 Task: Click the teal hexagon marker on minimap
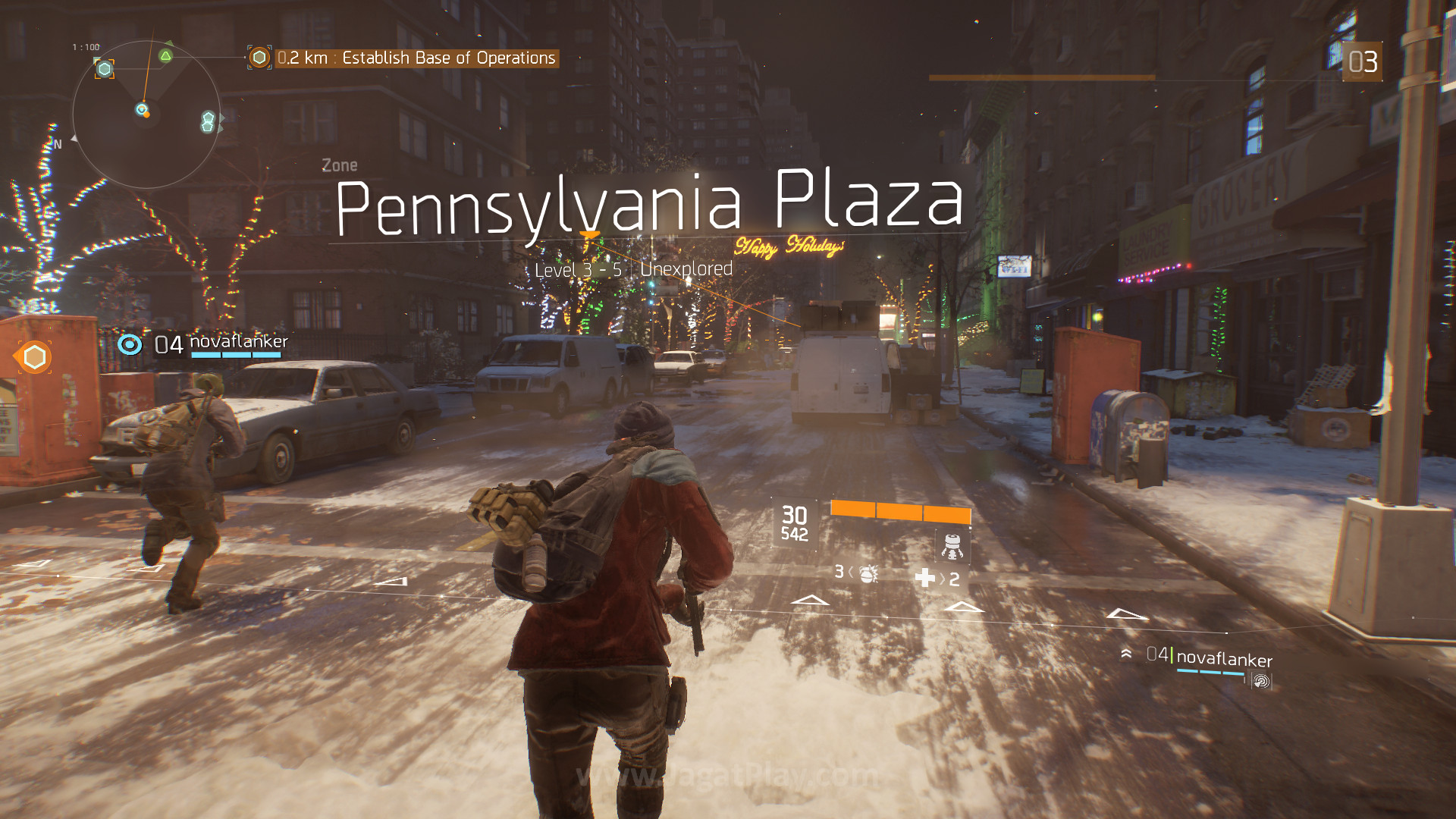coord(105,69)
